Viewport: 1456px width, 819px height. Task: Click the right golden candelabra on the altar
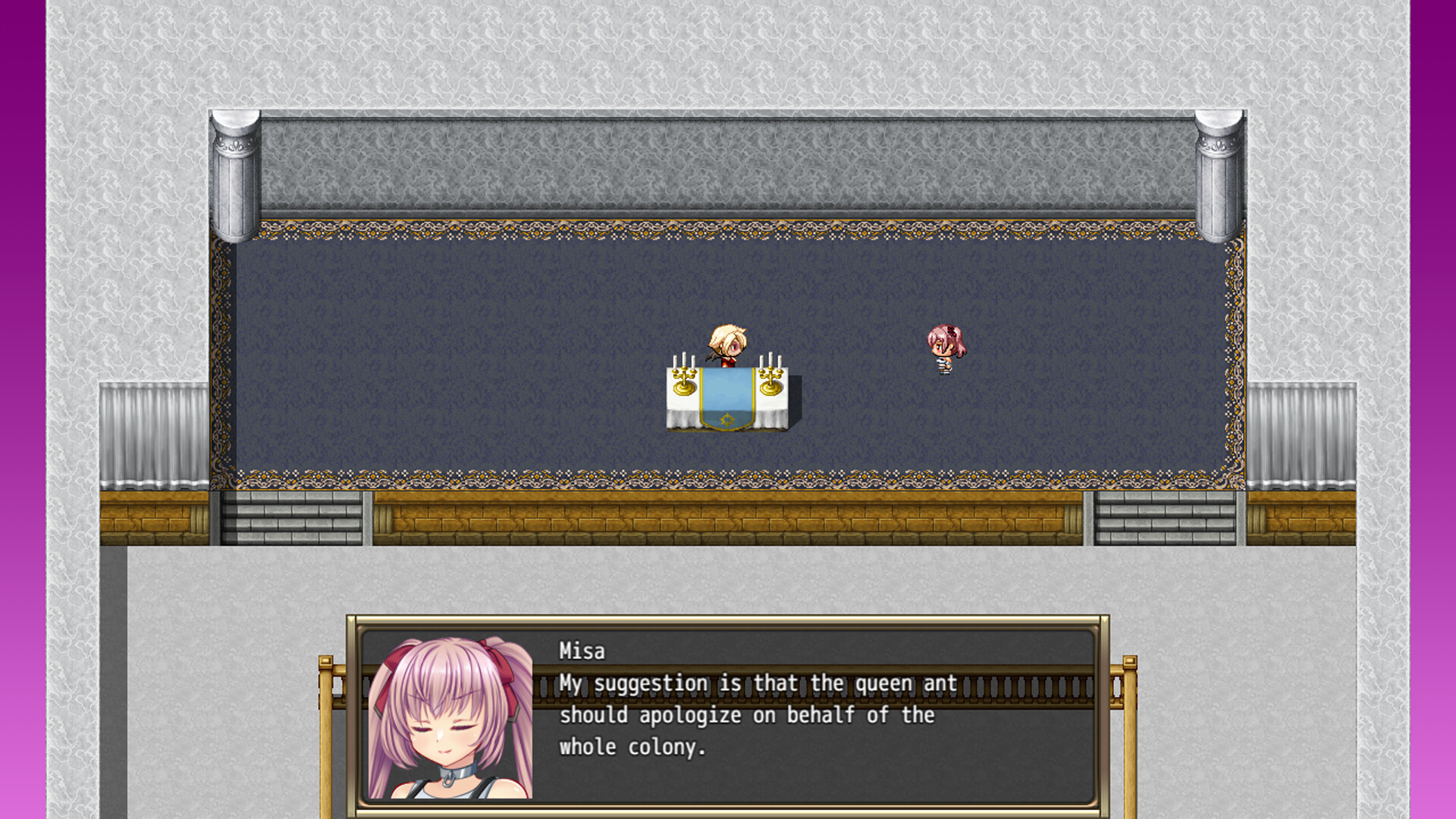point(770,375)
